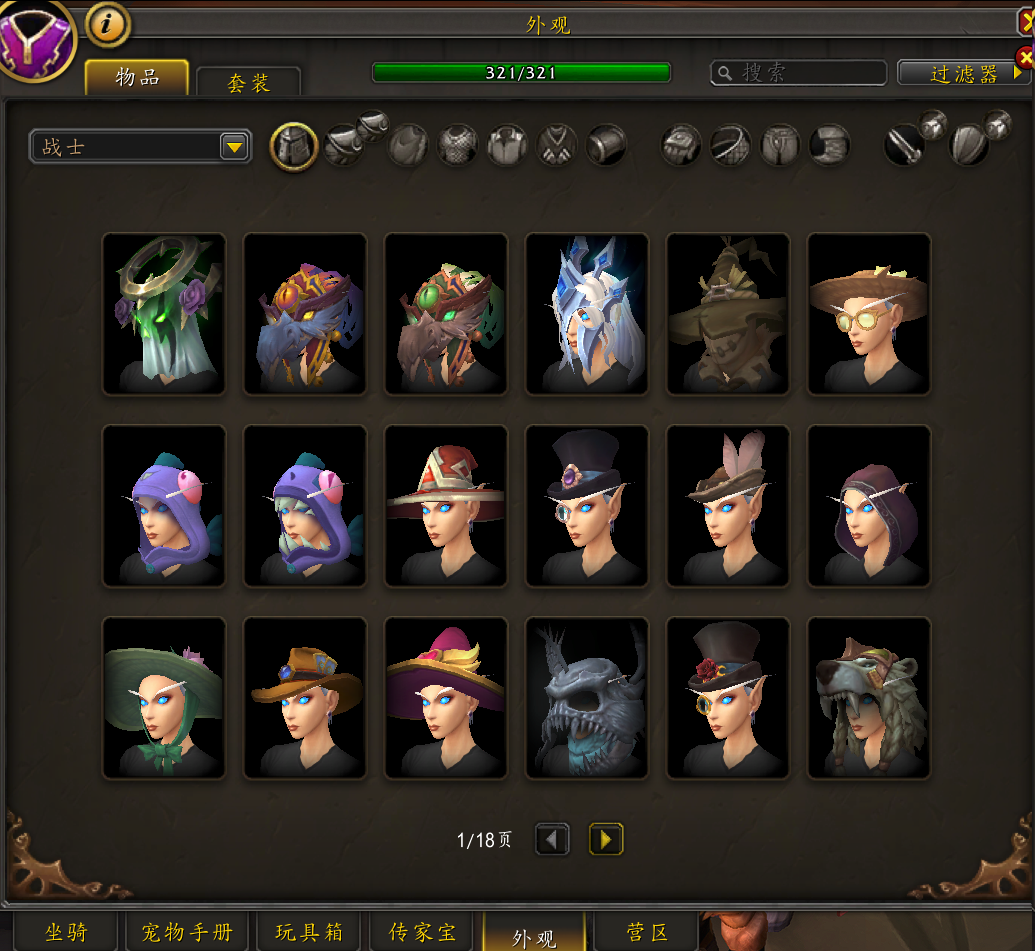Screen dimensions: 1035x951
Task: Open the 过滤器 filter menu
Action: [x=963, y=73]
